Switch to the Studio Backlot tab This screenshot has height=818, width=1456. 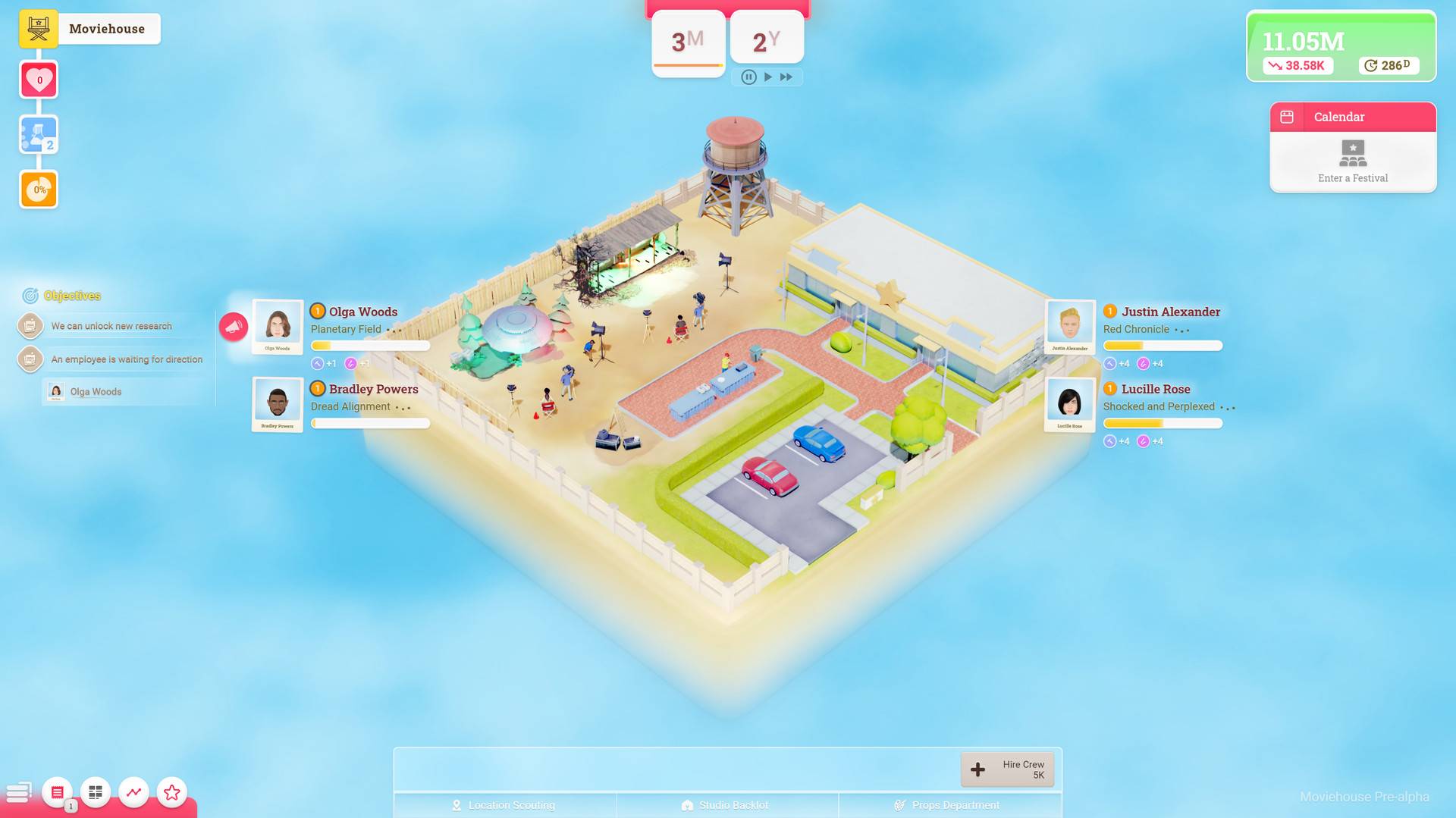click(726, 805)
